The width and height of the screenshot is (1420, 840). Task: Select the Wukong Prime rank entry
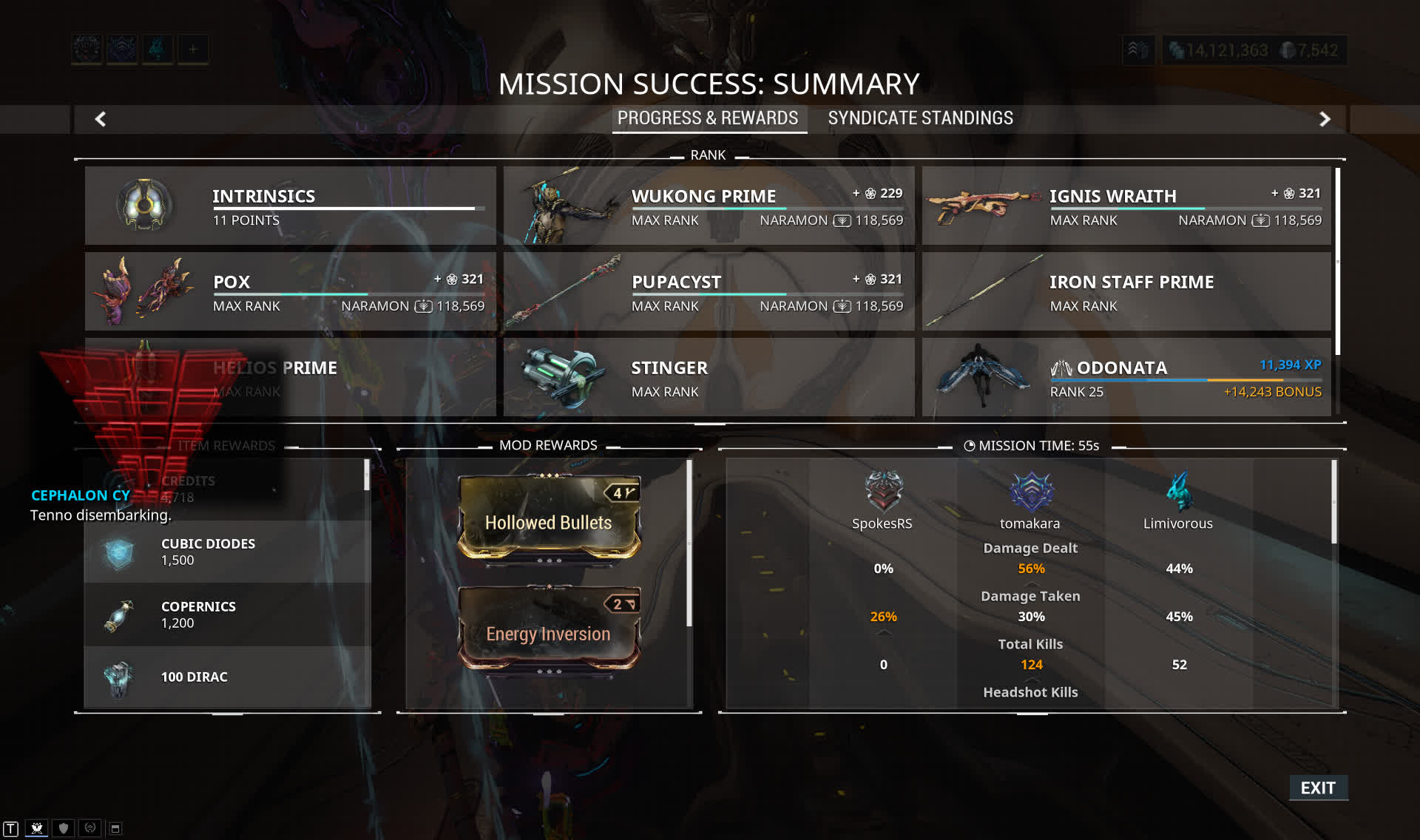coord(709,206)
